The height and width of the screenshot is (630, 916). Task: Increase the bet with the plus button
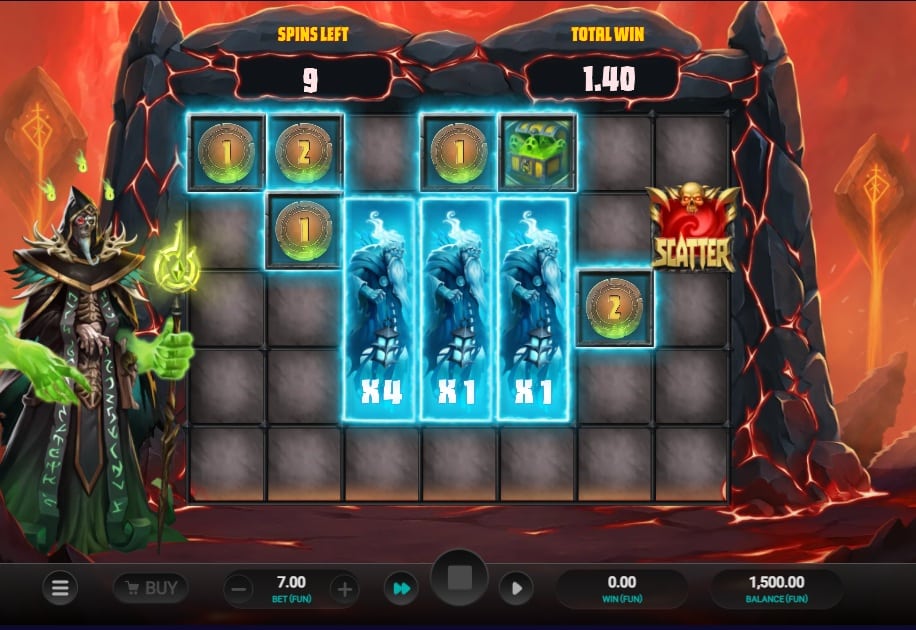click(344, 589)
